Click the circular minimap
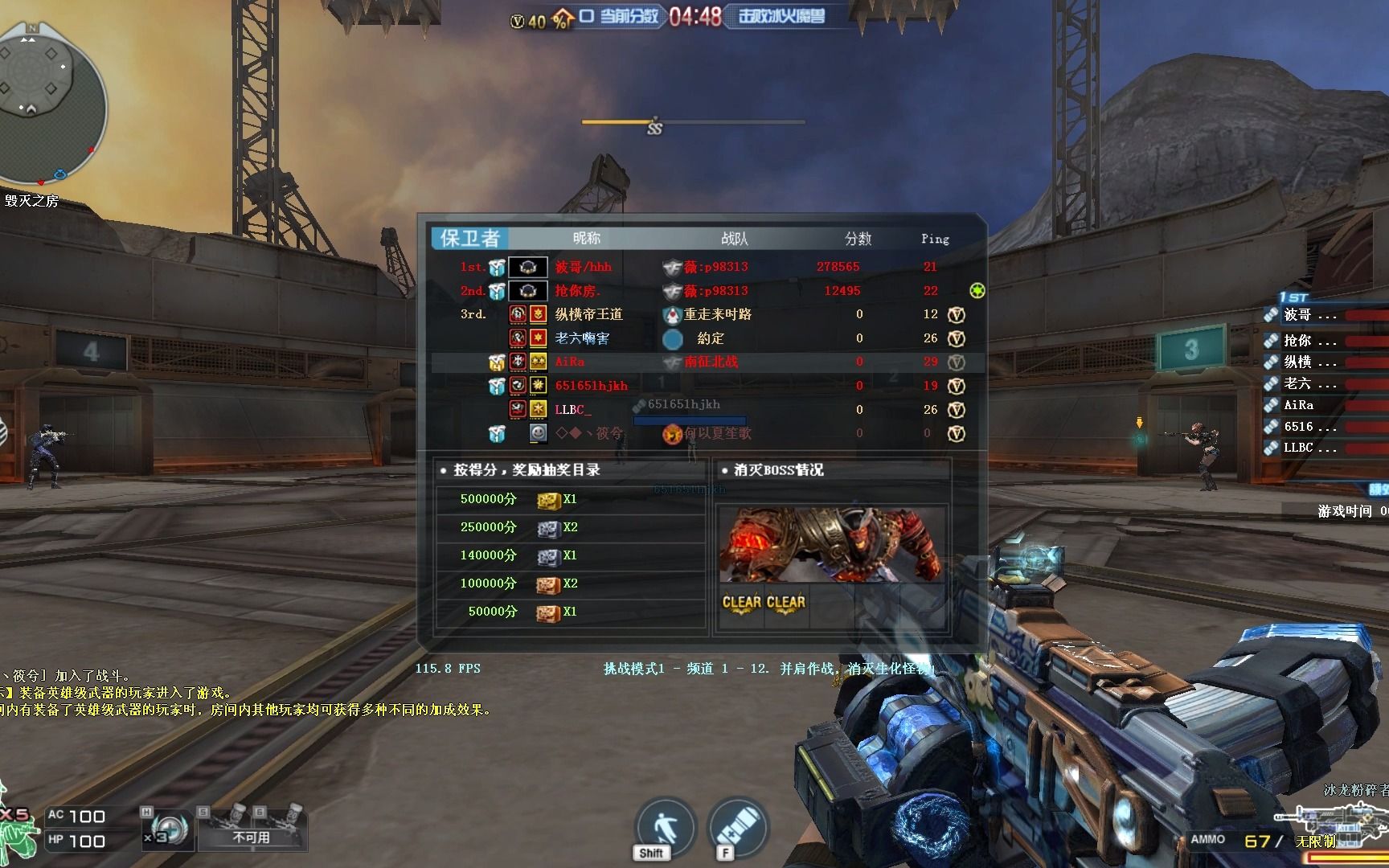1389x868 pixels. pyautogui.click(x=50, y=101)
